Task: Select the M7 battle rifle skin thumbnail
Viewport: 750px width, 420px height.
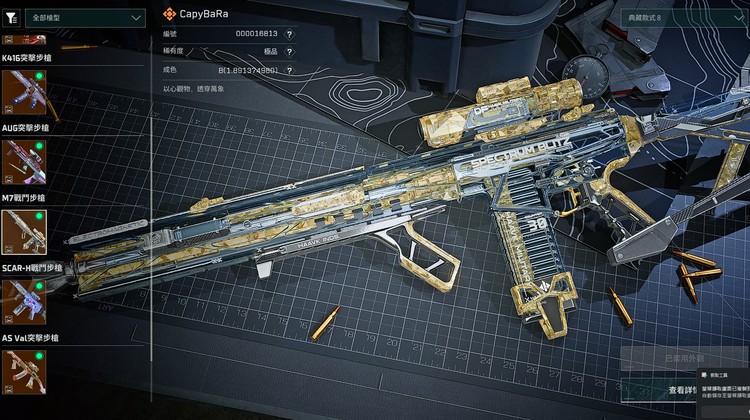Action: point(23,231)
